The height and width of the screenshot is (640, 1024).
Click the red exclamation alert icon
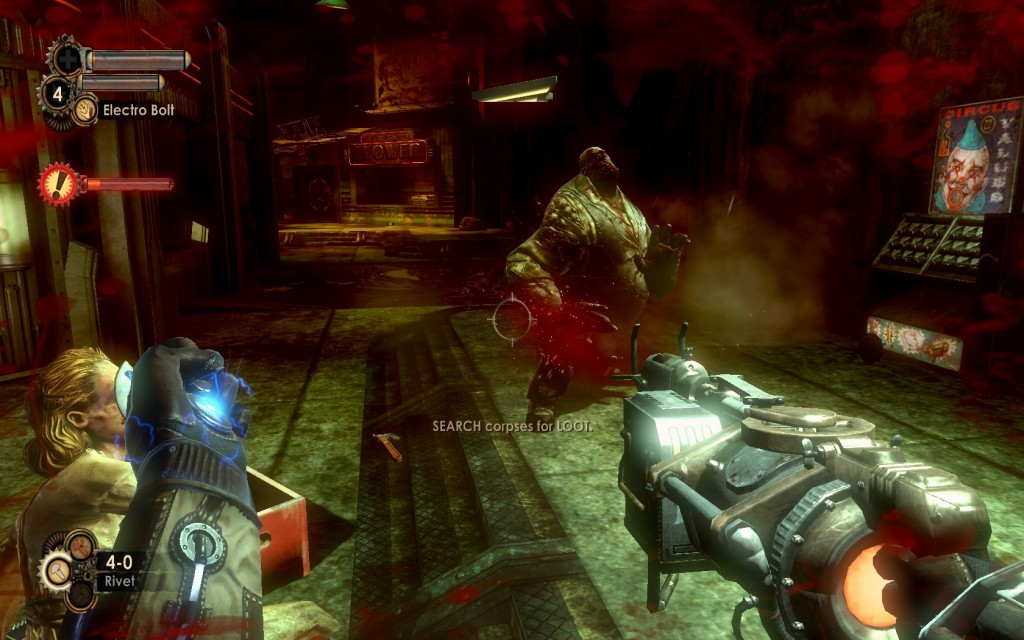point(60,184)
